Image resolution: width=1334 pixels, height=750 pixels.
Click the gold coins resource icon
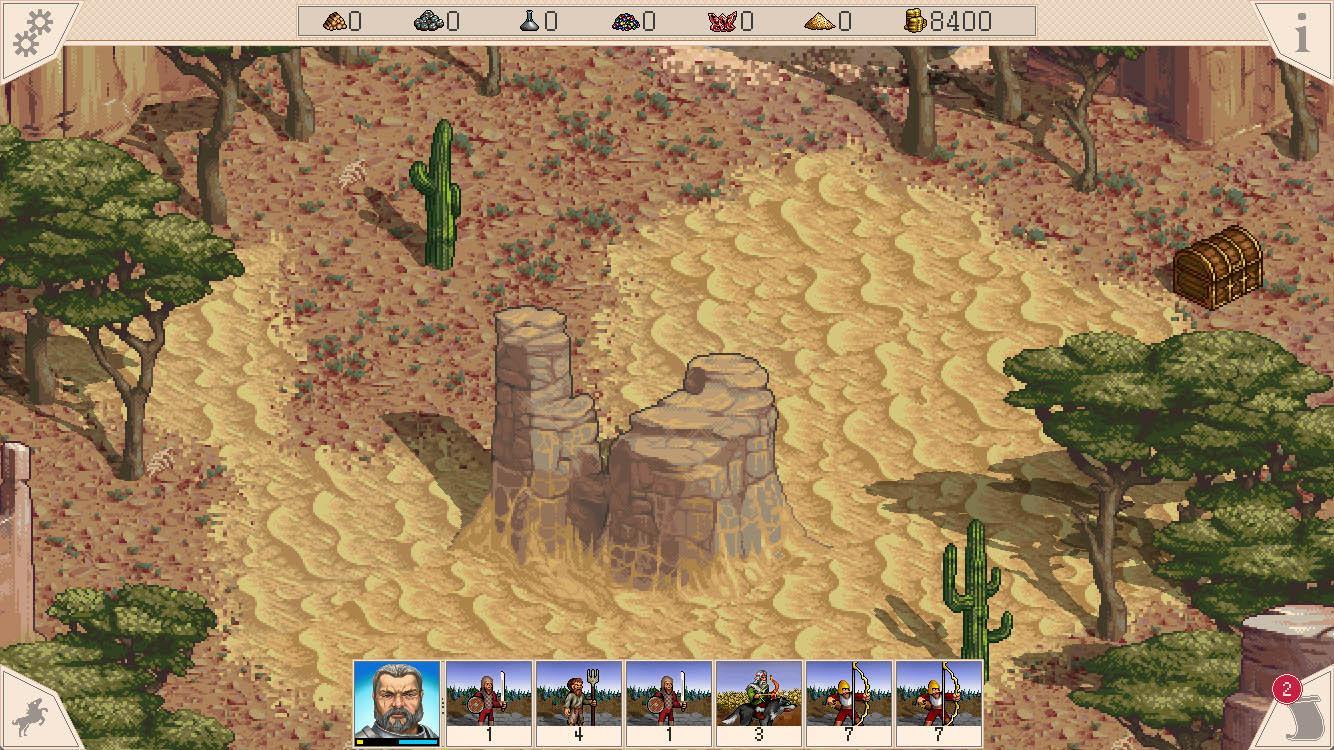916,20
